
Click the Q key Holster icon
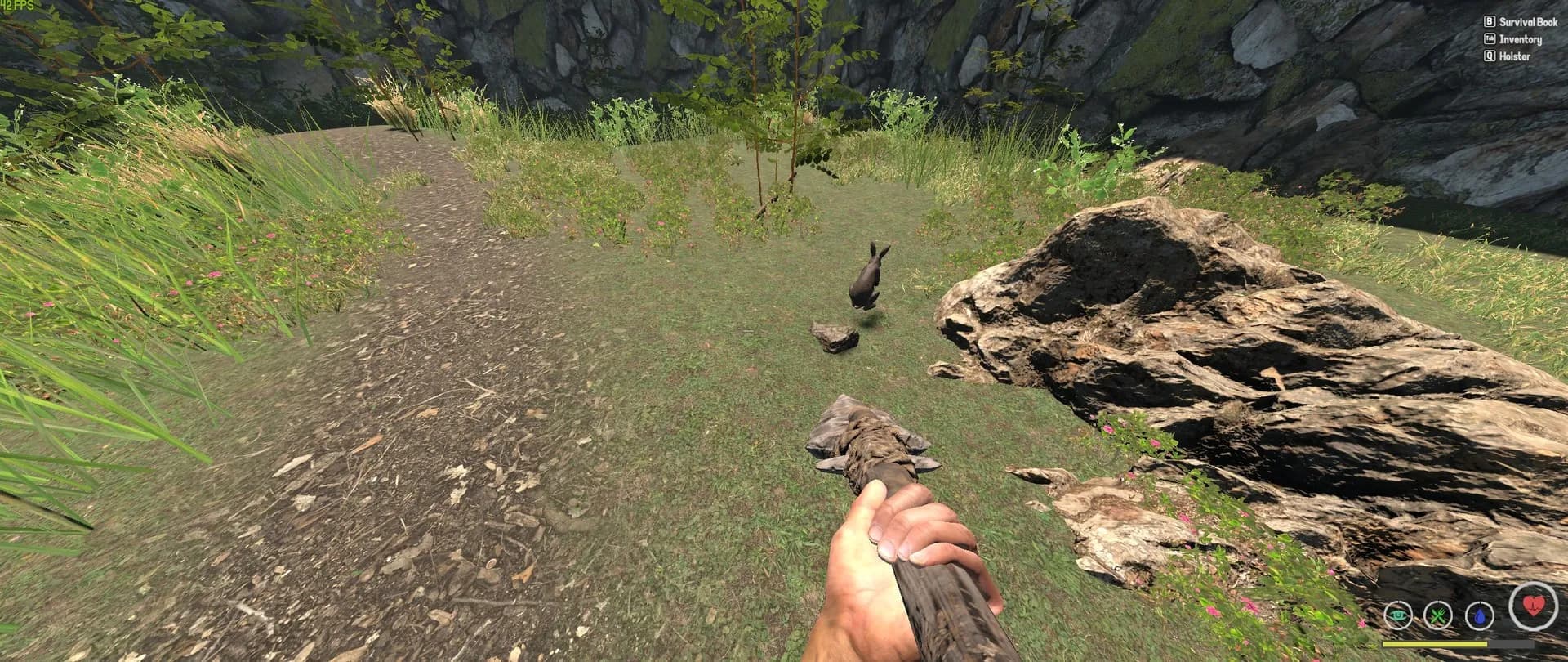click(x=1489, y=56)
